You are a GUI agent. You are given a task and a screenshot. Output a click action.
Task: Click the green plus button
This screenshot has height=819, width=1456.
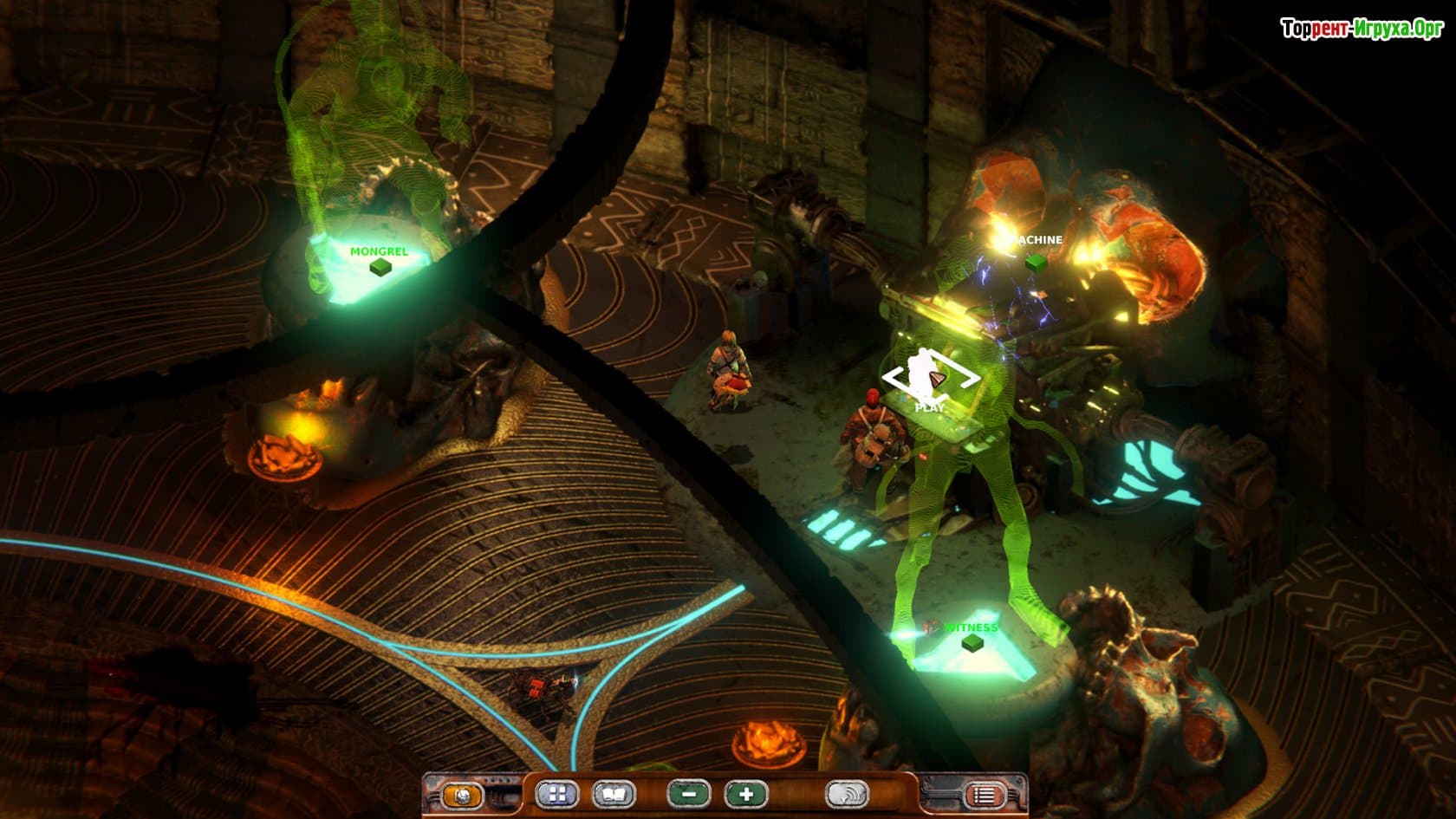[x=746, y=794]
